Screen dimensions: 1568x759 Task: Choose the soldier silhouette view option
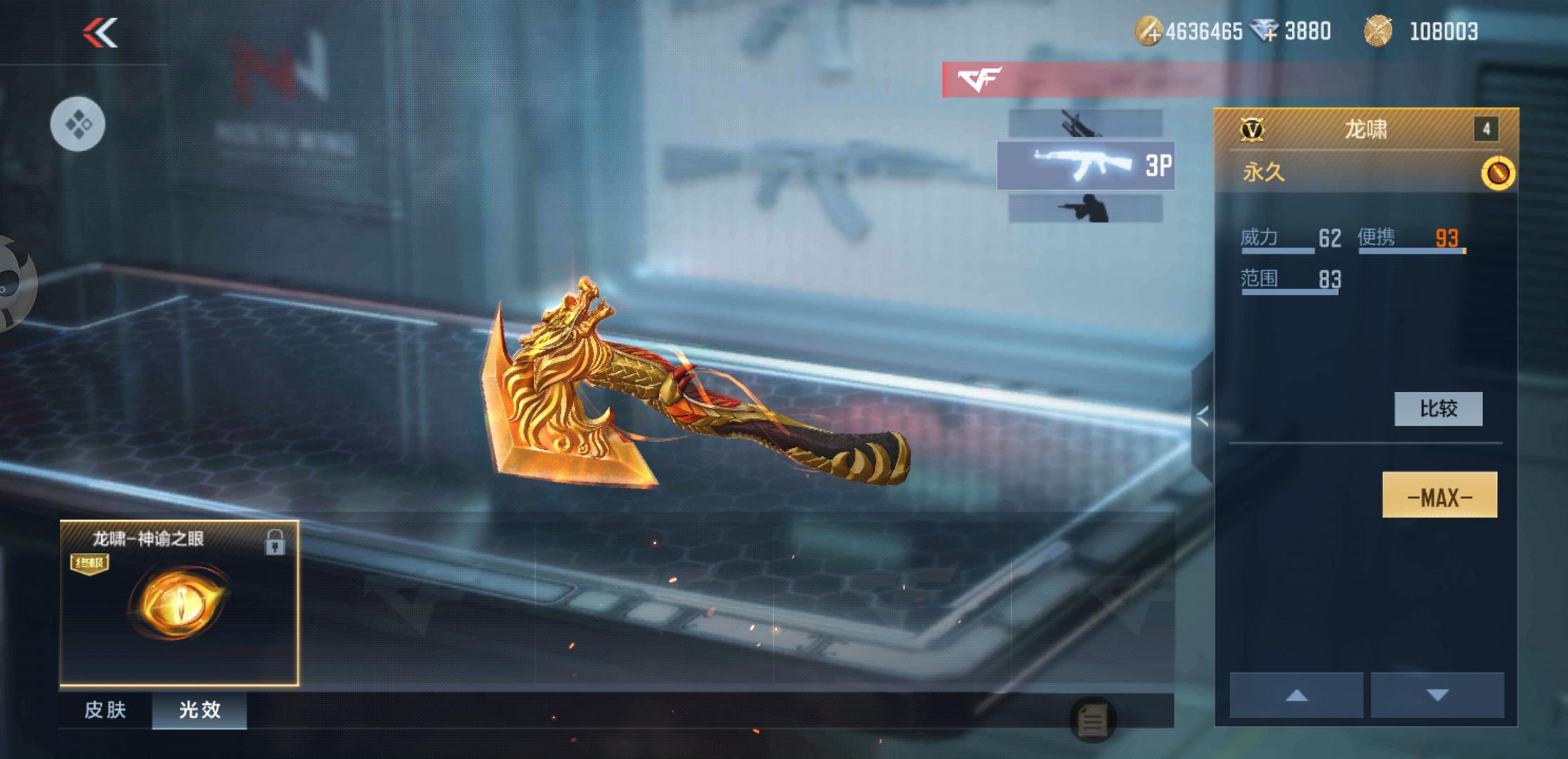(x=1085, y=209)
